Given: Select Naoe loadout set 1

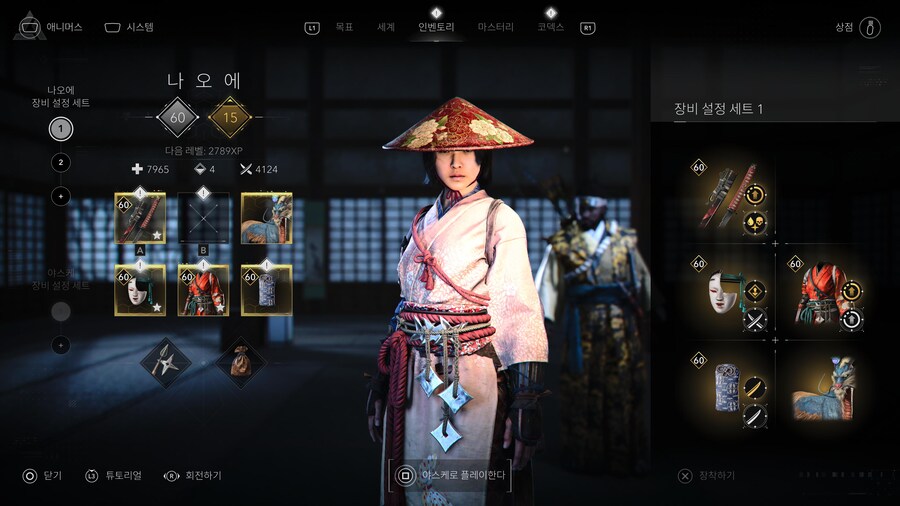Looking at the screenshot, I should pos(61,129).
